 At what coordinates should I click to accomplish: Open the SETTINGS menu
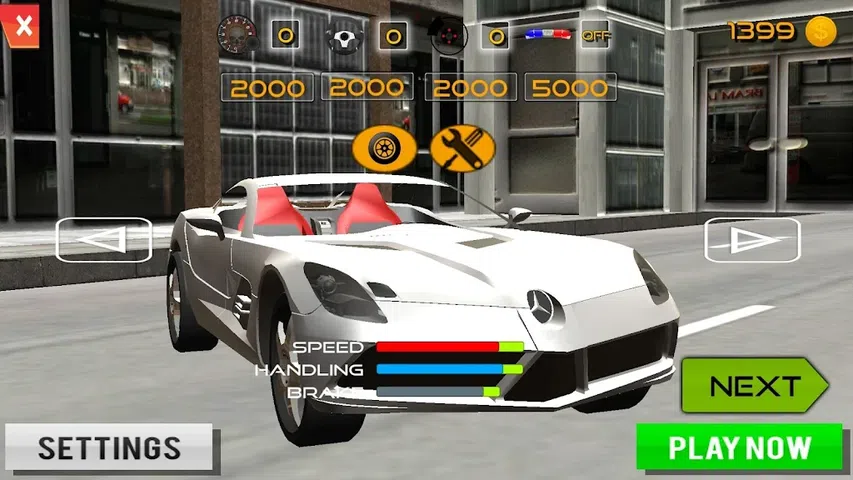(109, 447)
